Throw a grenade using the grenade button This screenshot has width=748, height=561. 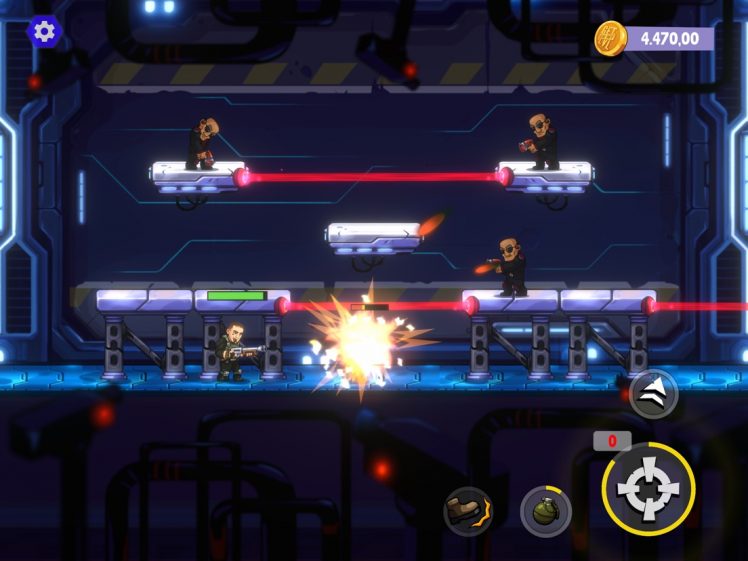[546, 511]
